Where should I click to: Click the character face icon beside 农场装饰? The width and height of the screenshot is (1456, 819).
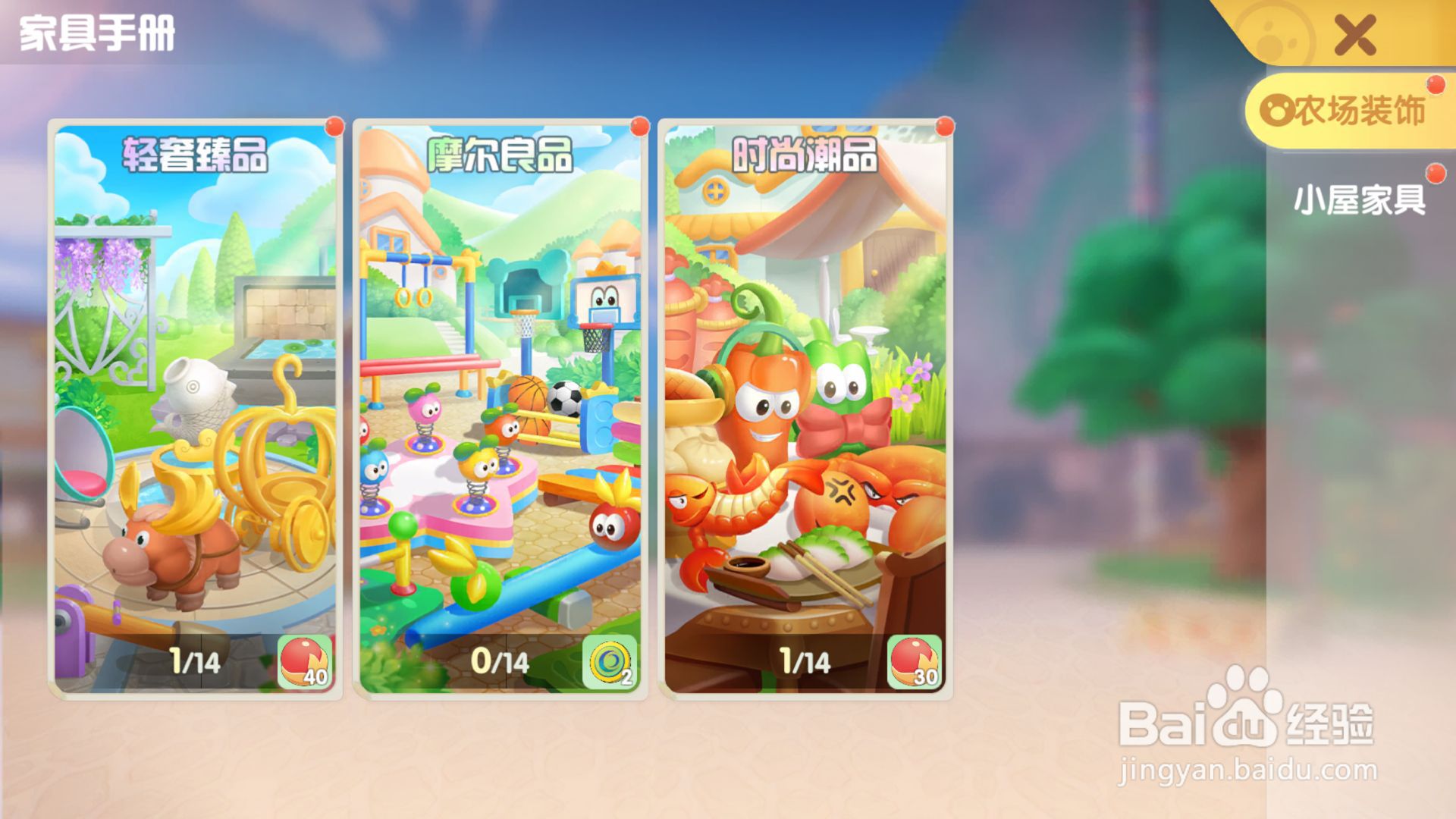coord(1277,108)
